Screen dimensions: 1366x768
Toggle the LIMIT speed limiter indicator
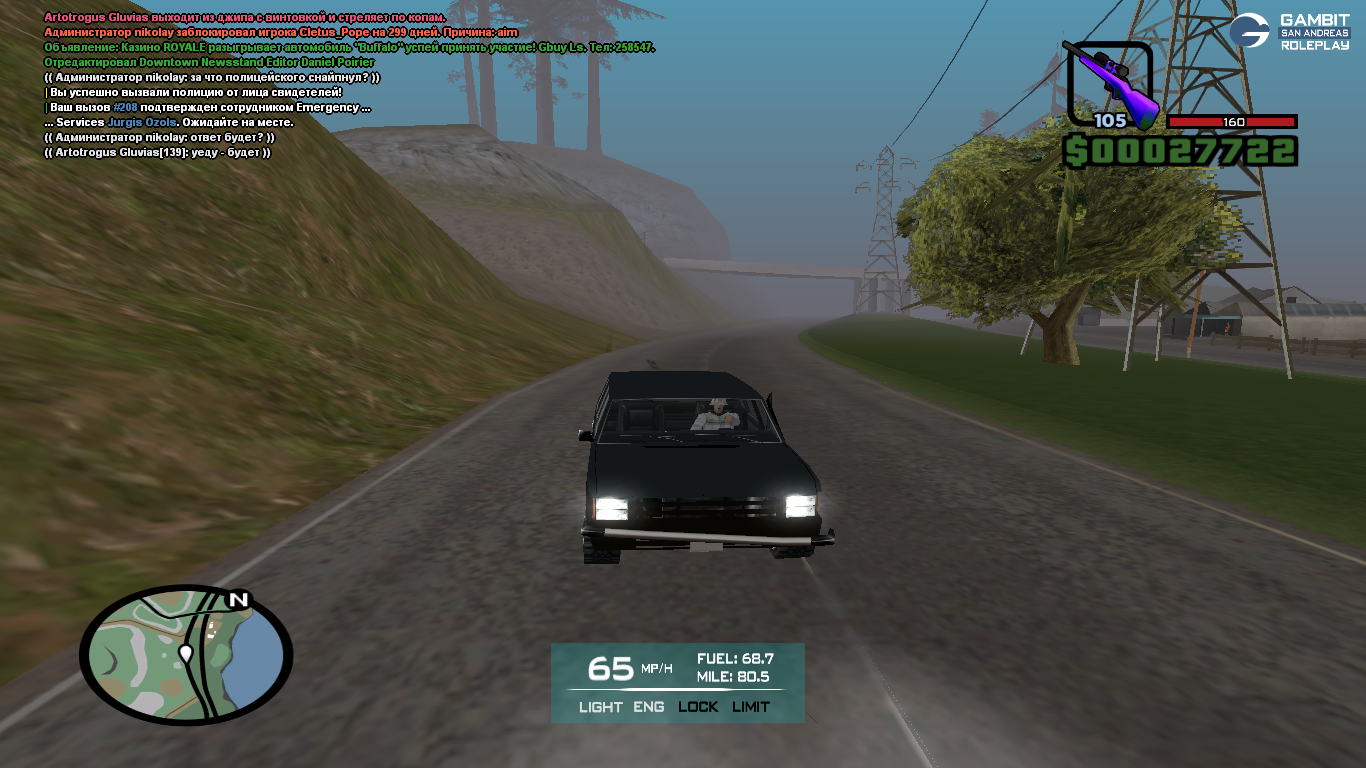click(750, 707)
